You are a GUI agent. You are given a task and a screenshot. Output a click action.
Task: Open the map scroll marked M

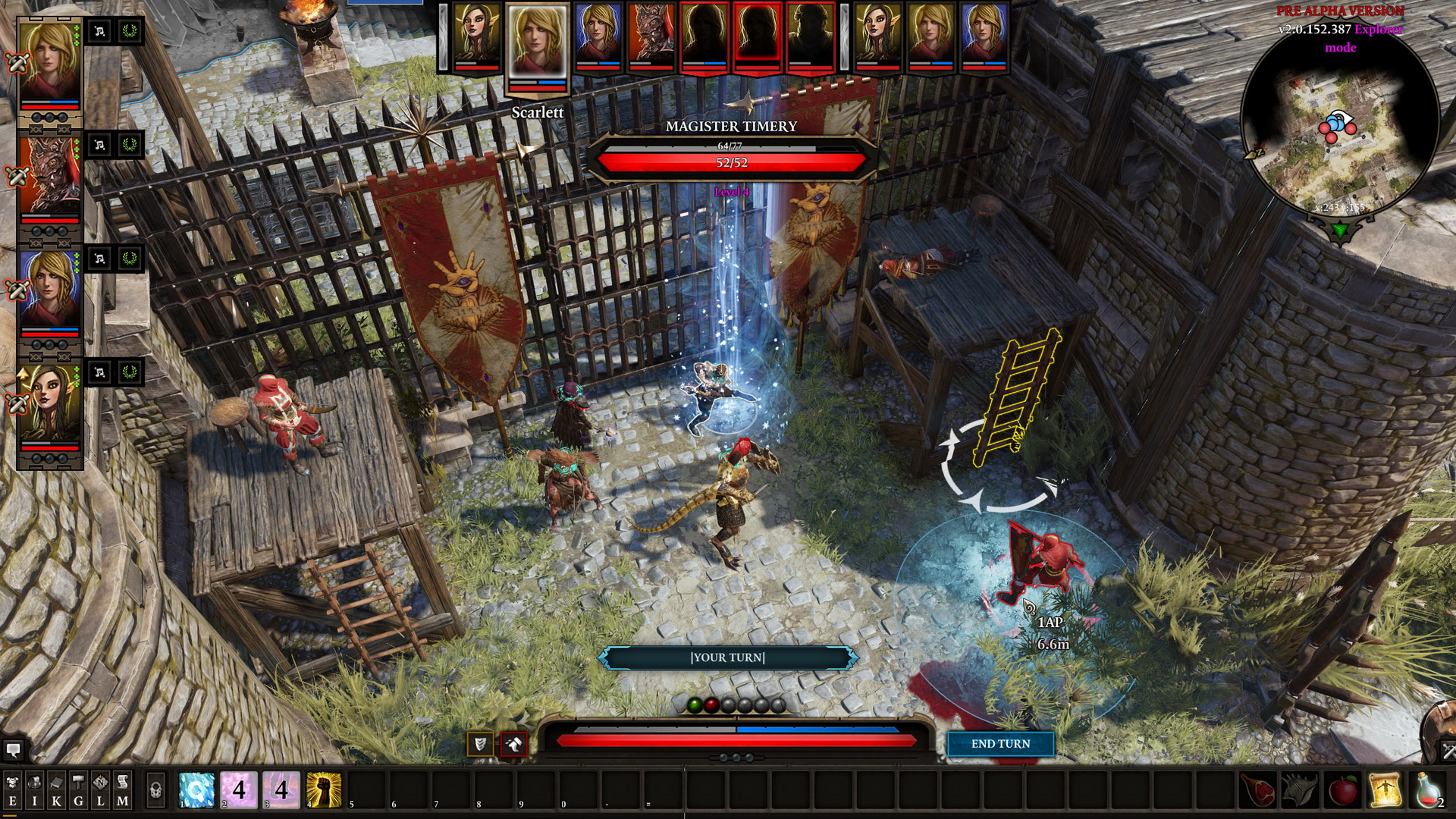pos(122,790)
